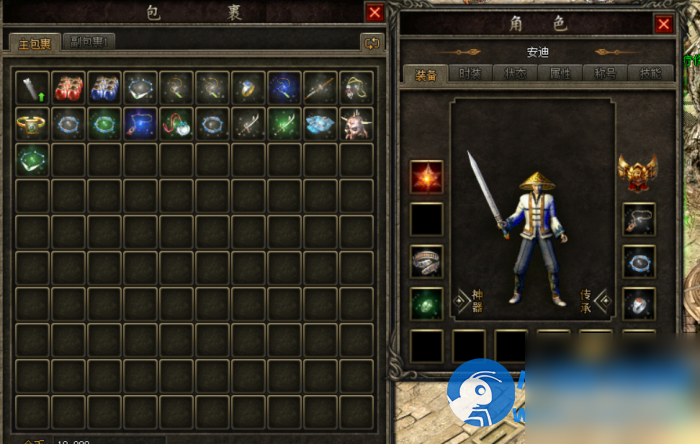Screen dimensions: 700x444
Task: Close the 角色 character window
Action: (x=664, y=24)
